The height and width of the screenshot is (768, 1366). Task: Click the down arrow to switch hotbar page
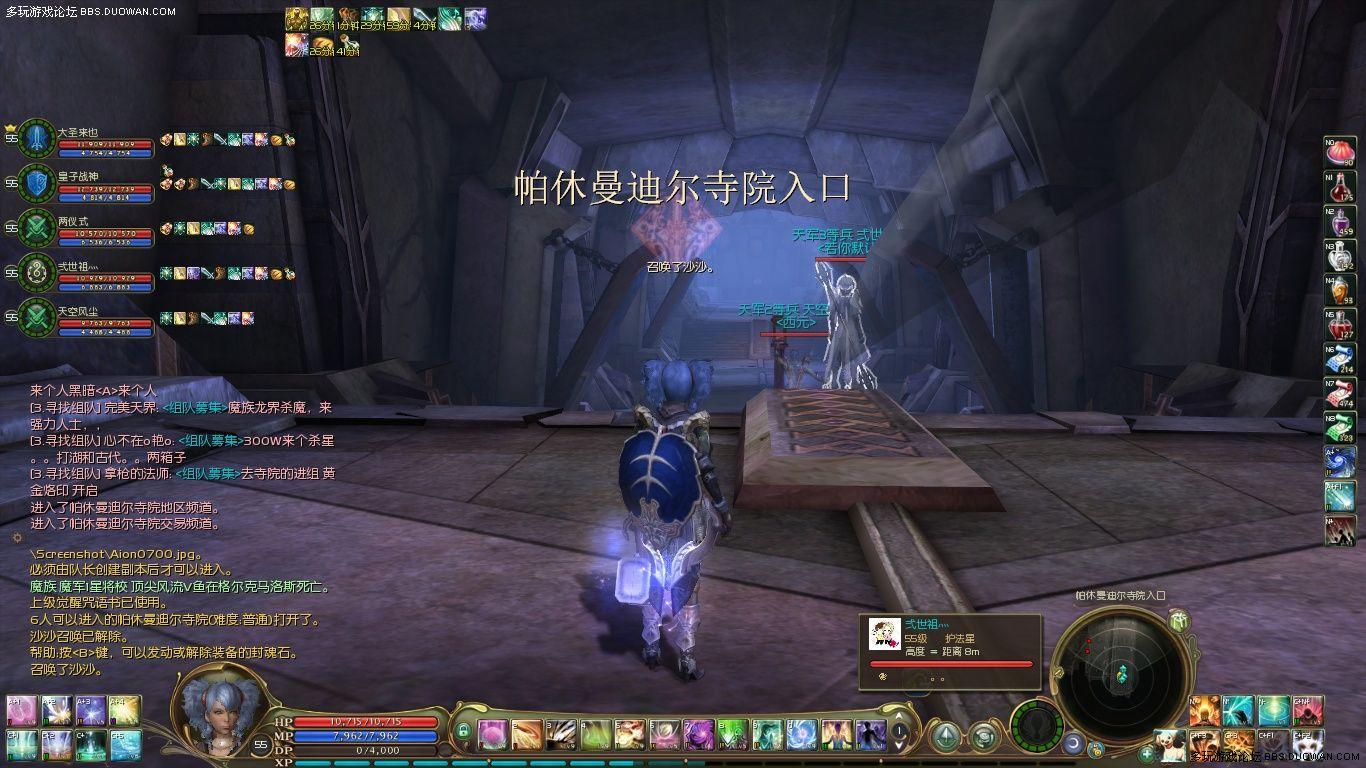898,746
